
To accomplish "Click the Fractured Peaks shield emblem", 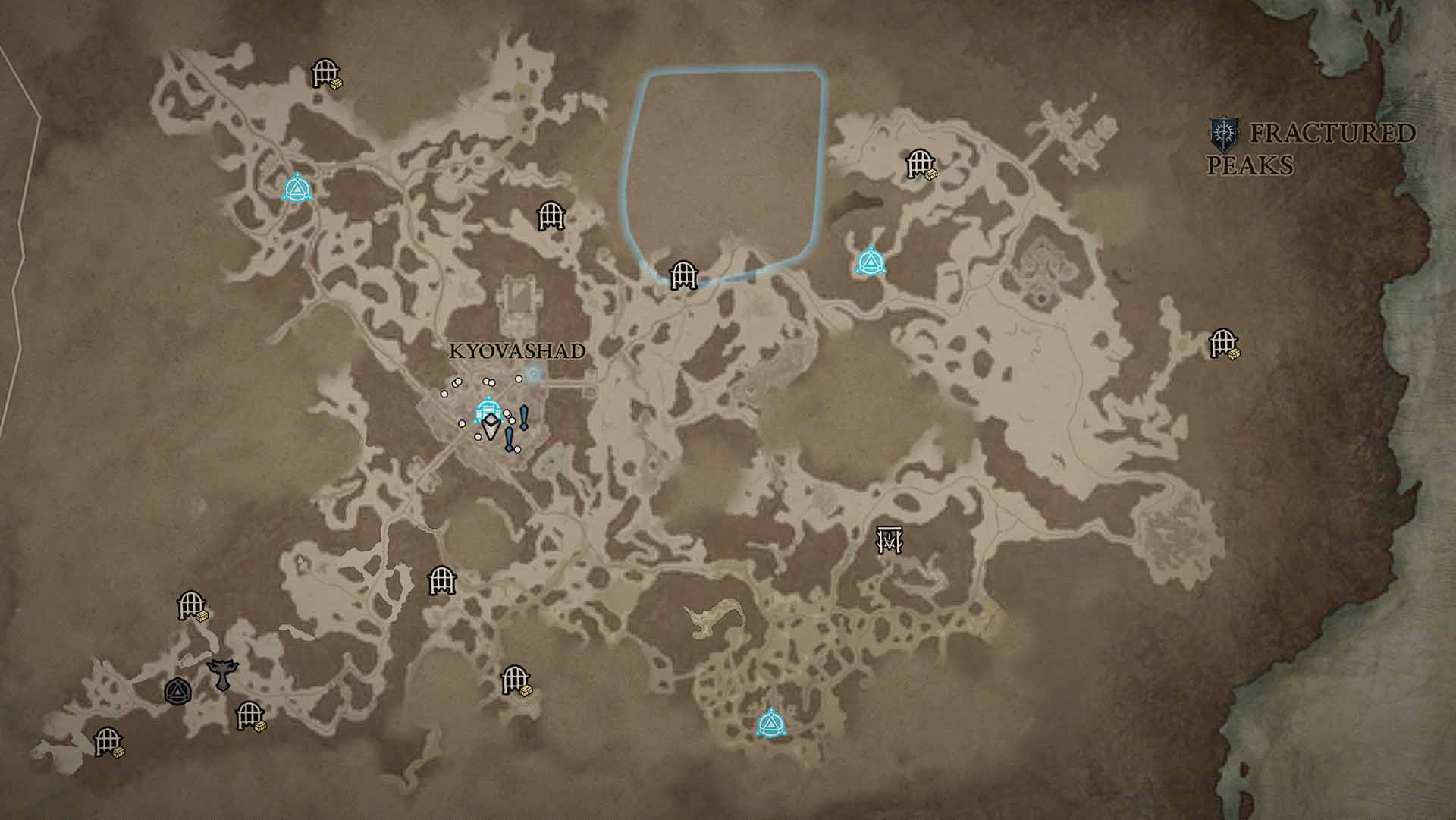I will point(1224,133).
